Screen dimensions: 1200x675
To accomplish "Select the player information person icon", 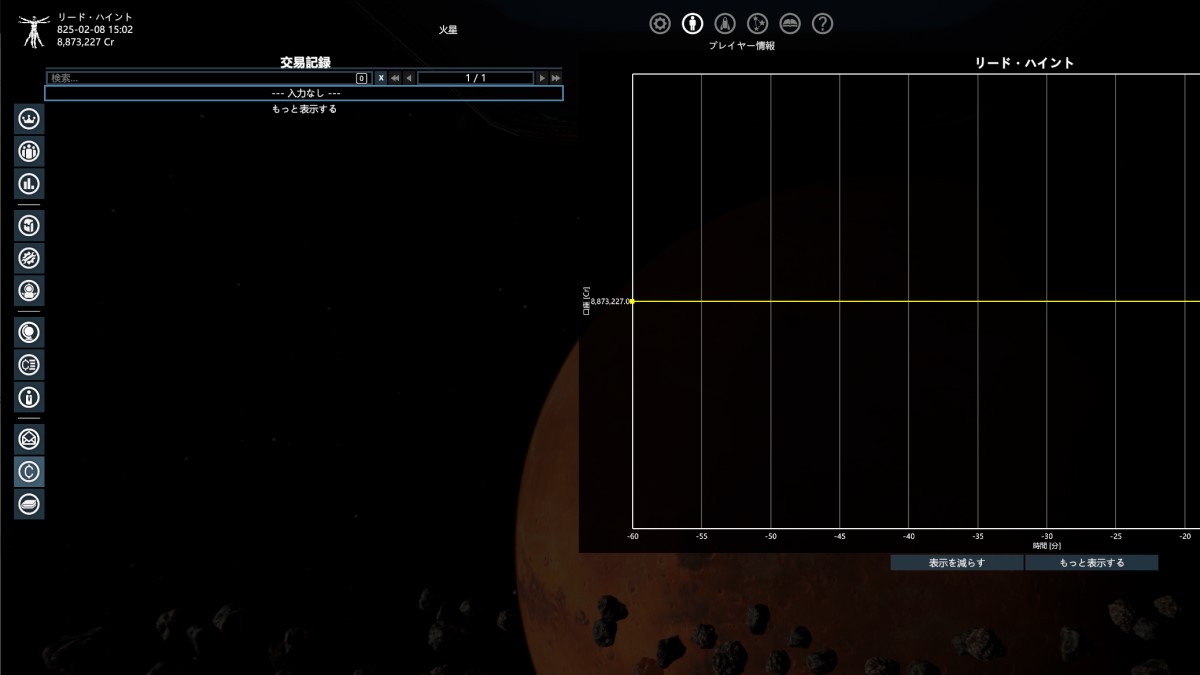I will click(x=692, y=24).
